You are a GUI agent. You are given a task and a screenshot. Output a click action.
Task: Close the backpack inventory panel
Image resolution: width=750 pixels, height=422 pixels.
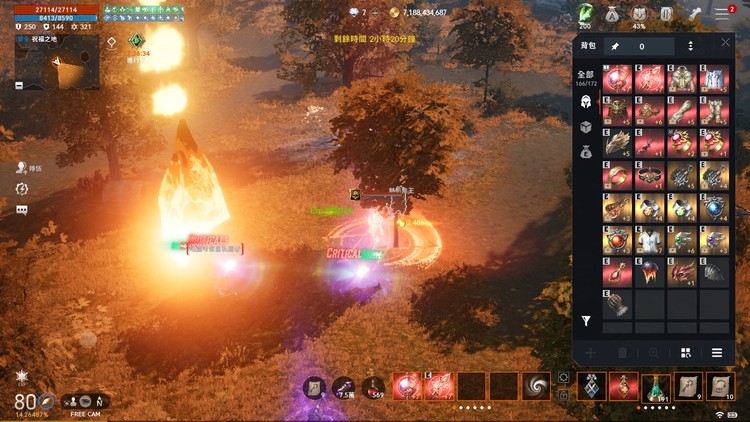tap(726, 43)
